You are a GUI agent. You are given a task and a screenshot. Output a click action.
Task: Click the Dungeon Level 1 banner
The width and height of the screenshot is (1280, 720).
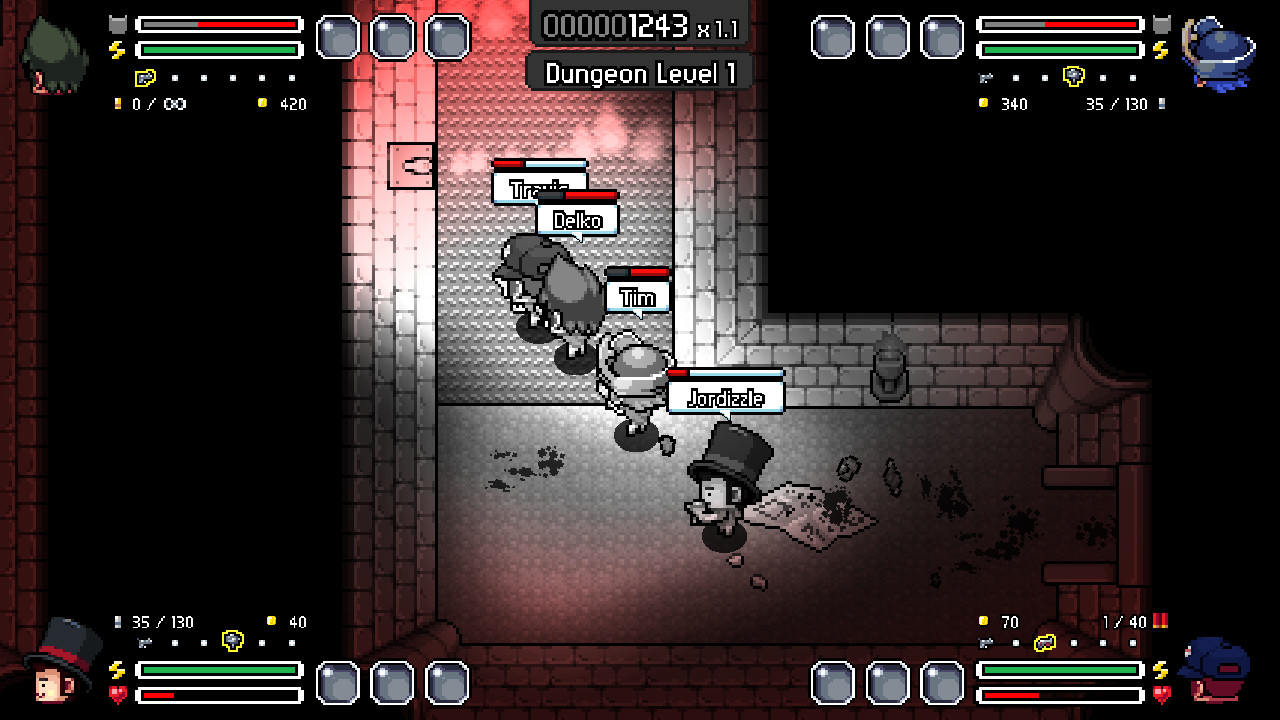click(x=639, y=73)
